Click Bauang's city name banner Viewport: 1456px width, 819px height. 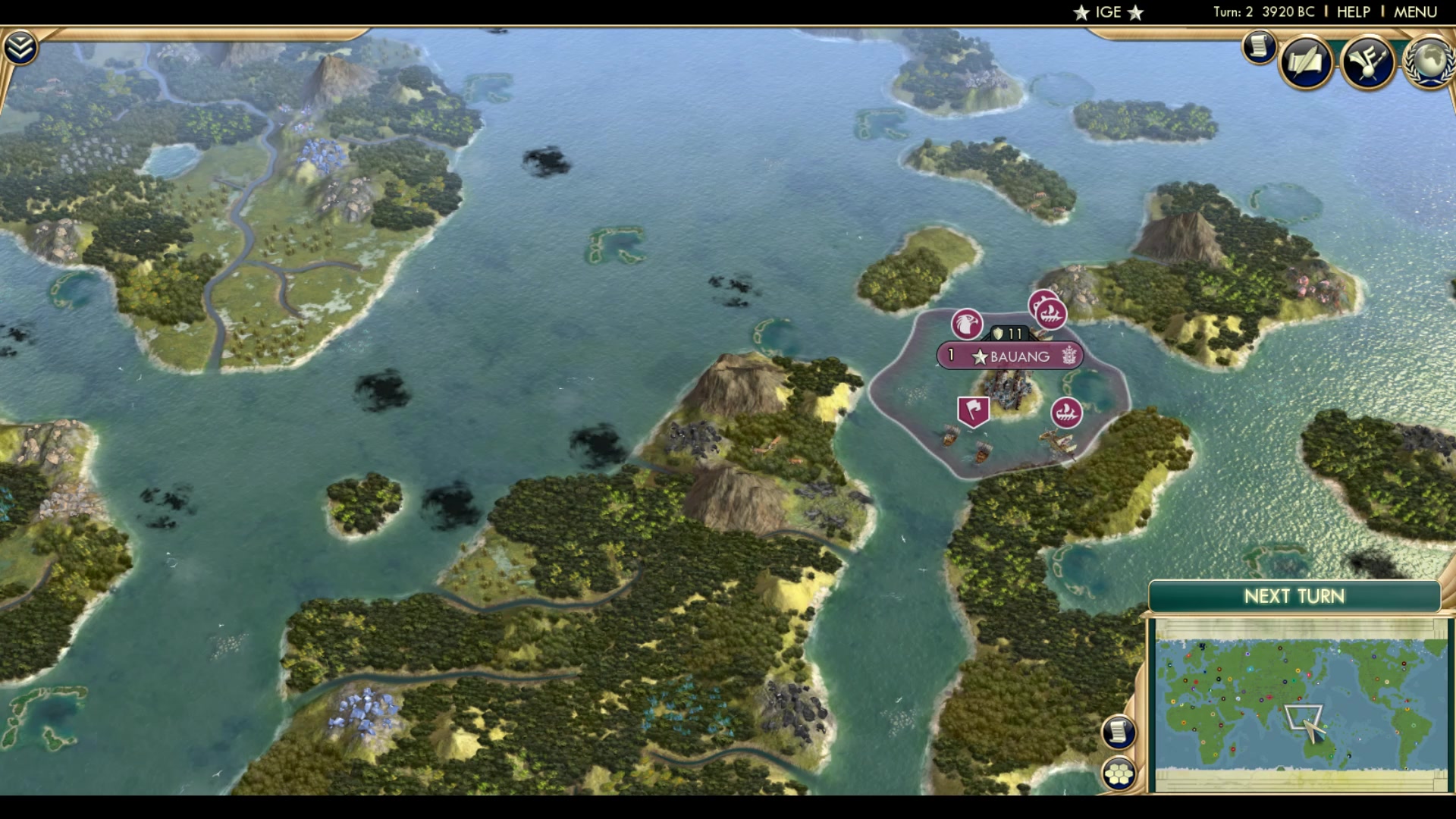click(x=1016, y=356)
